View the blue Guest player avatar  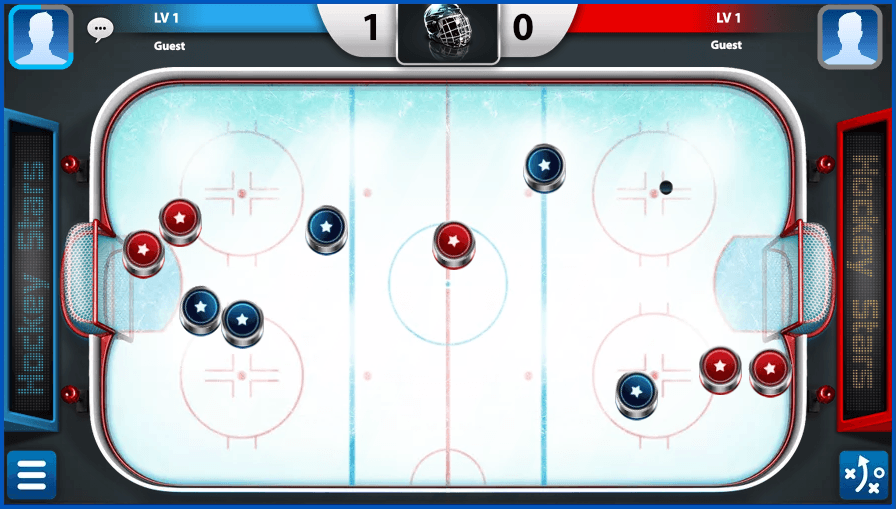(41, 37)
